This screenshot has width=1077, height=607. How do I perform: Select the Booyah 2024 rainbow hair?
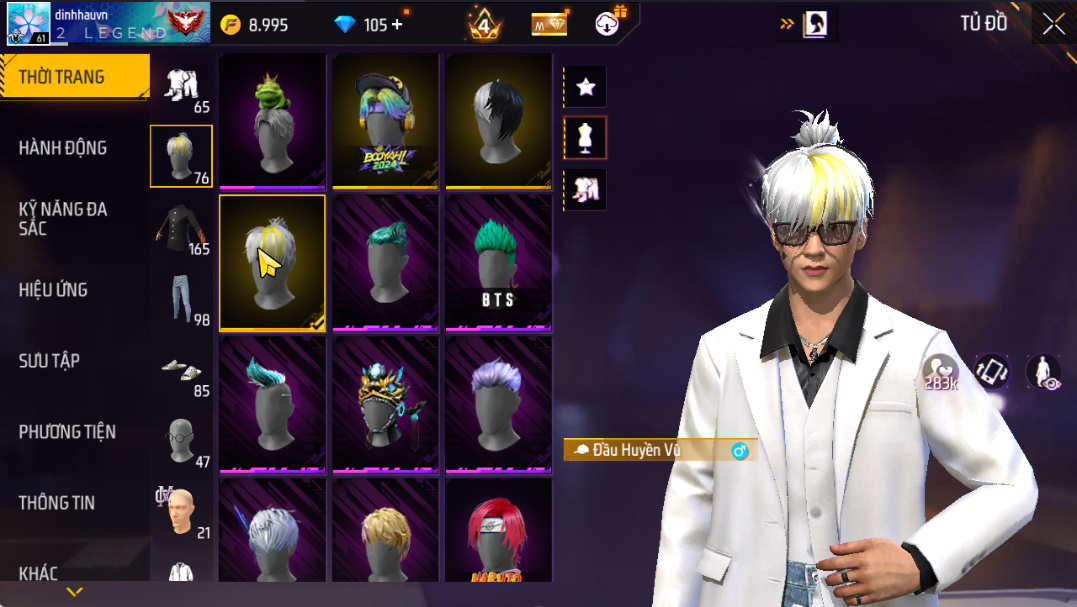pos(385,120)
